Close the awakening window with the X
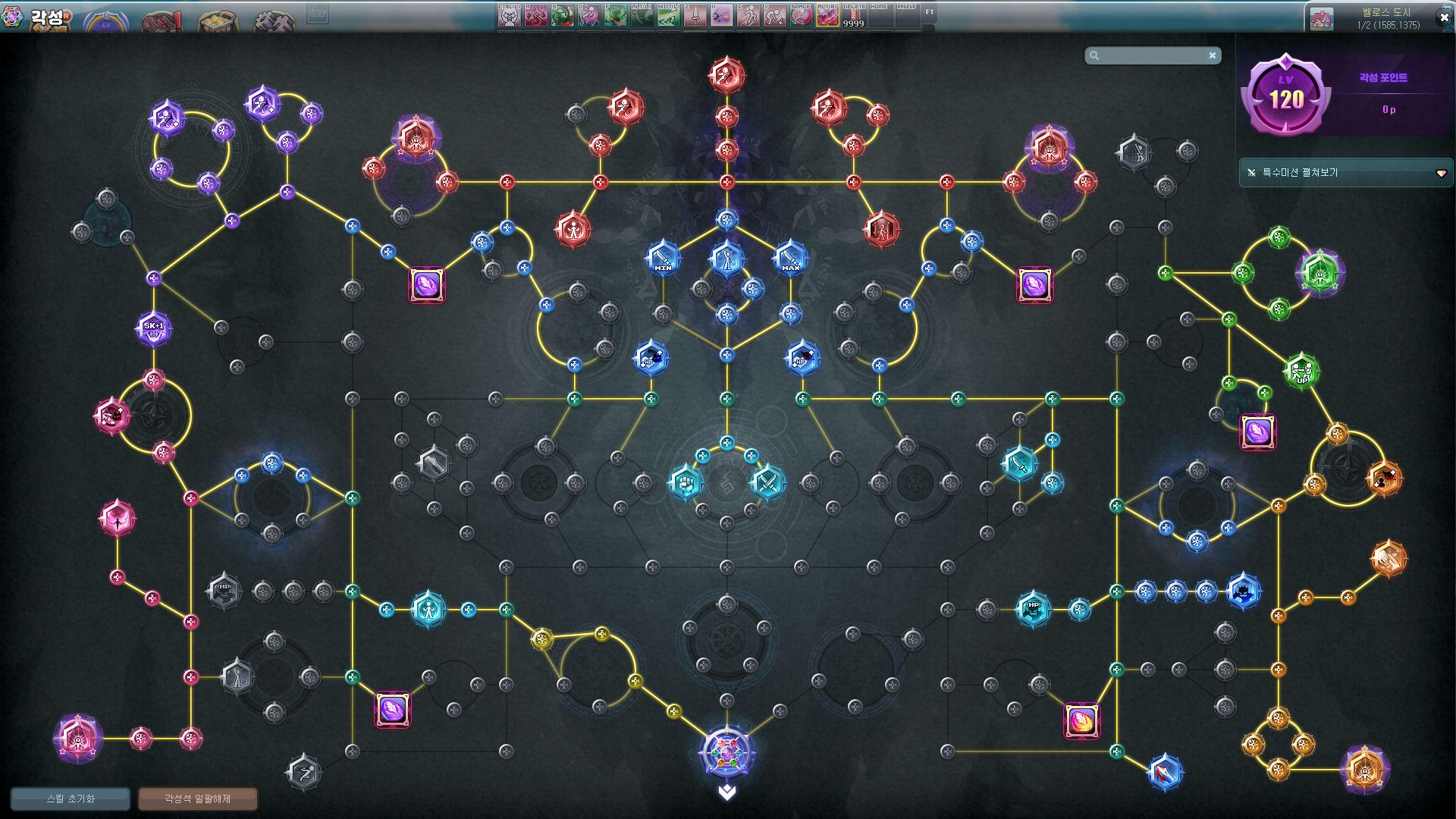 tap(1444, 17)
